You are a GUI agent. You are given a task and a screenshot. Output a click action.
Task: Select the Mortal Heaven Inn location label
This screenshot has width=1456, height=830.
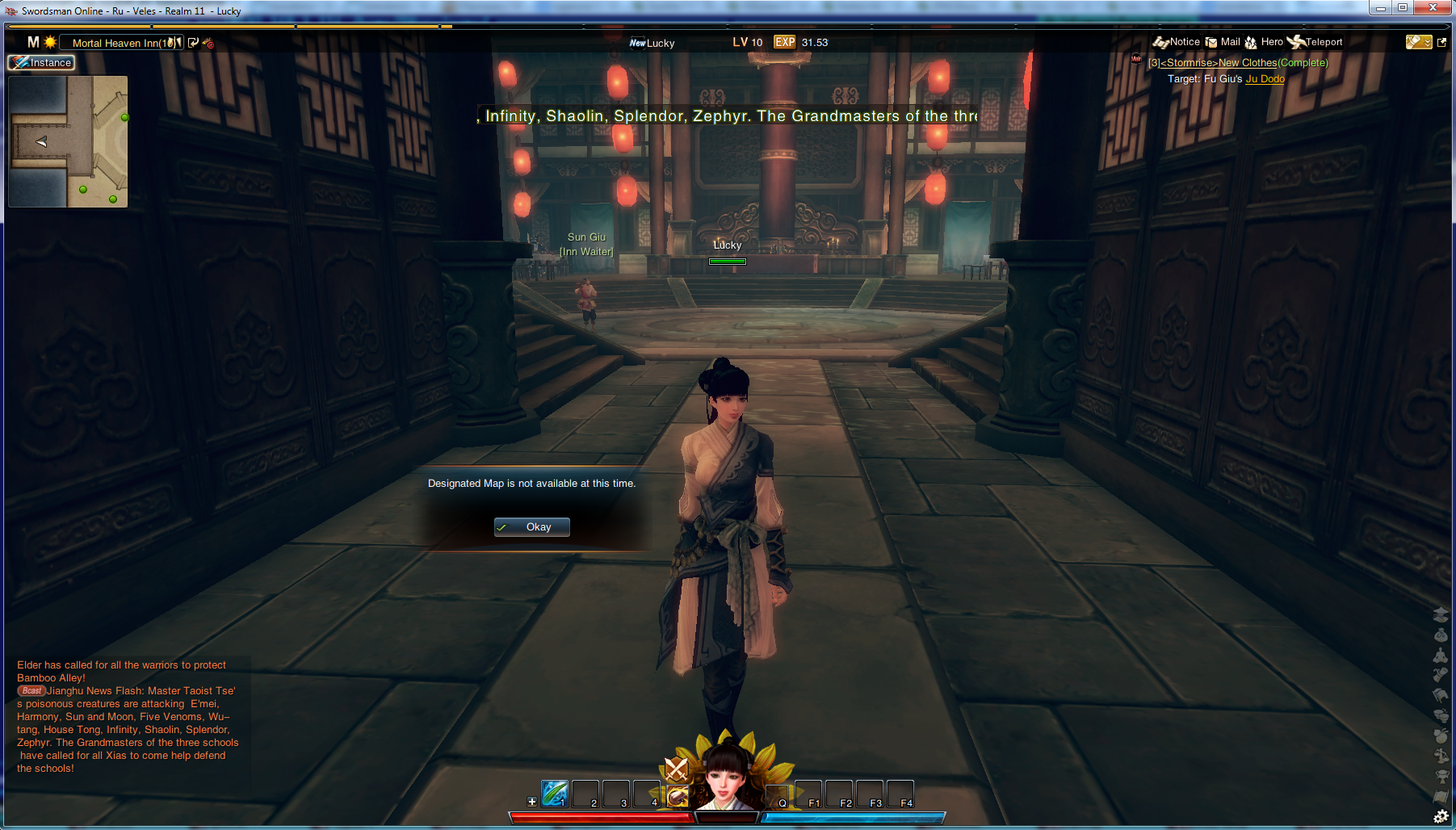click(x=121, y=43)
